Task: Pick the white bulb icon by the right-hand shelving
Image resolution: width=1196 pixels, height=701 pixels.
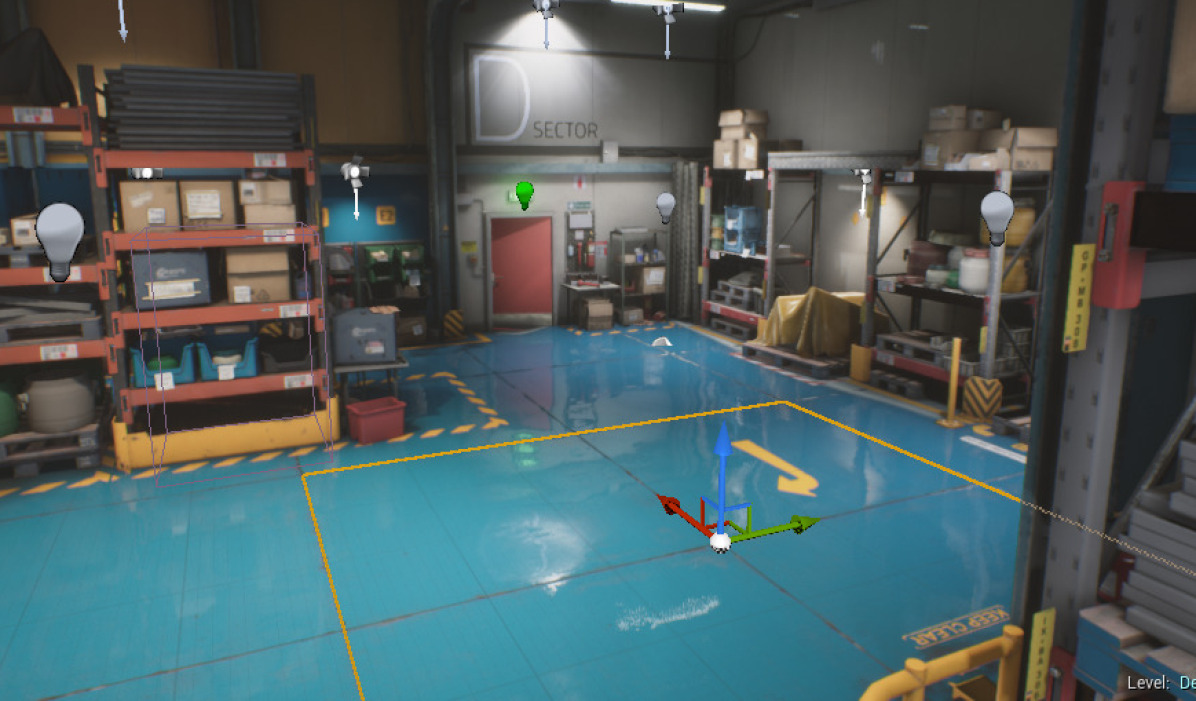Action: [996, 216]
